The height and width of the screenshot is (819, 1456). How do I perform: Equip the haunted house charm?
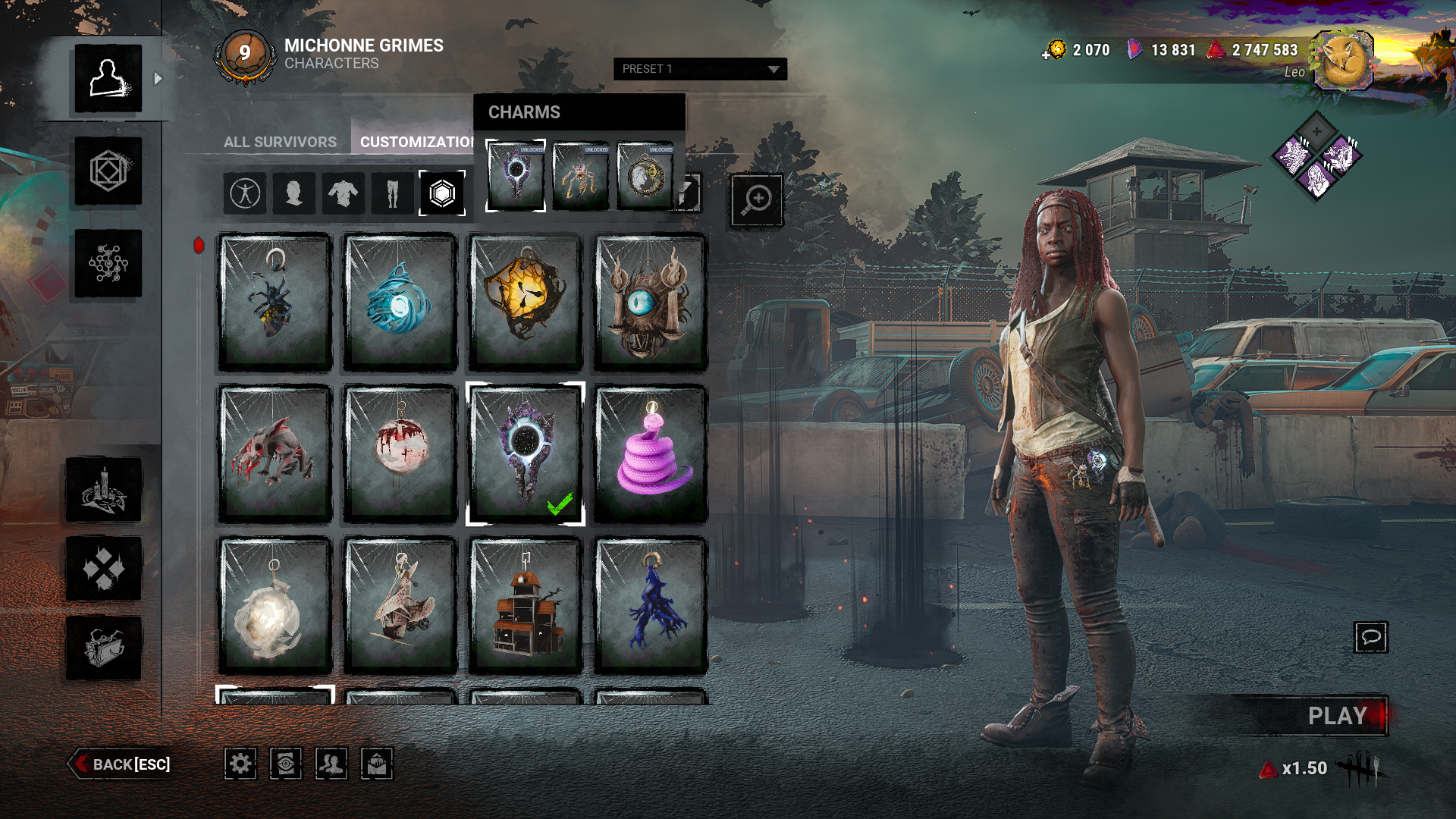point(525,605)
